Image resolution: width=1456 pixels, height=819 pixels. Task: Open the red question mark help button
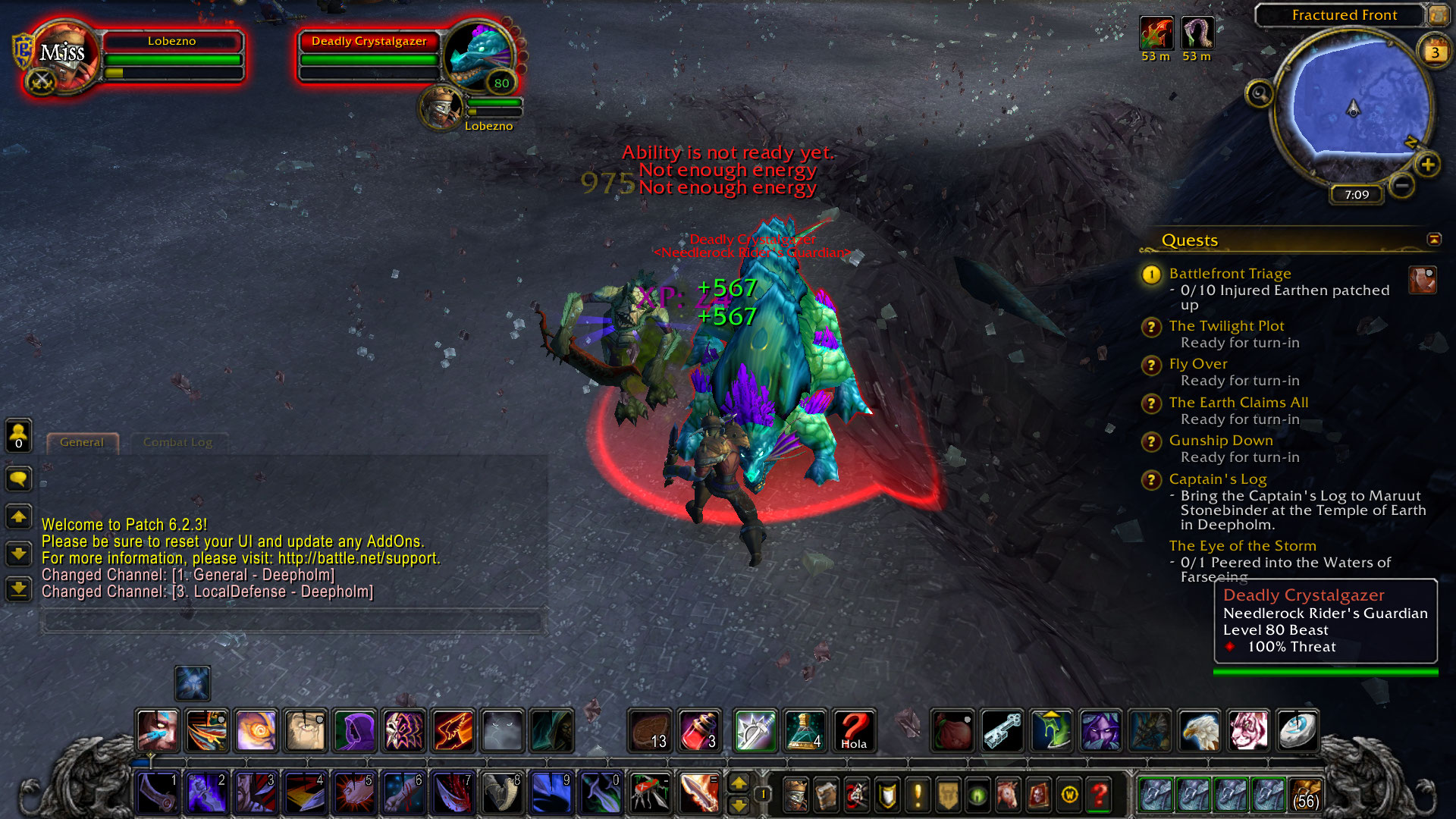[1099, 795]
